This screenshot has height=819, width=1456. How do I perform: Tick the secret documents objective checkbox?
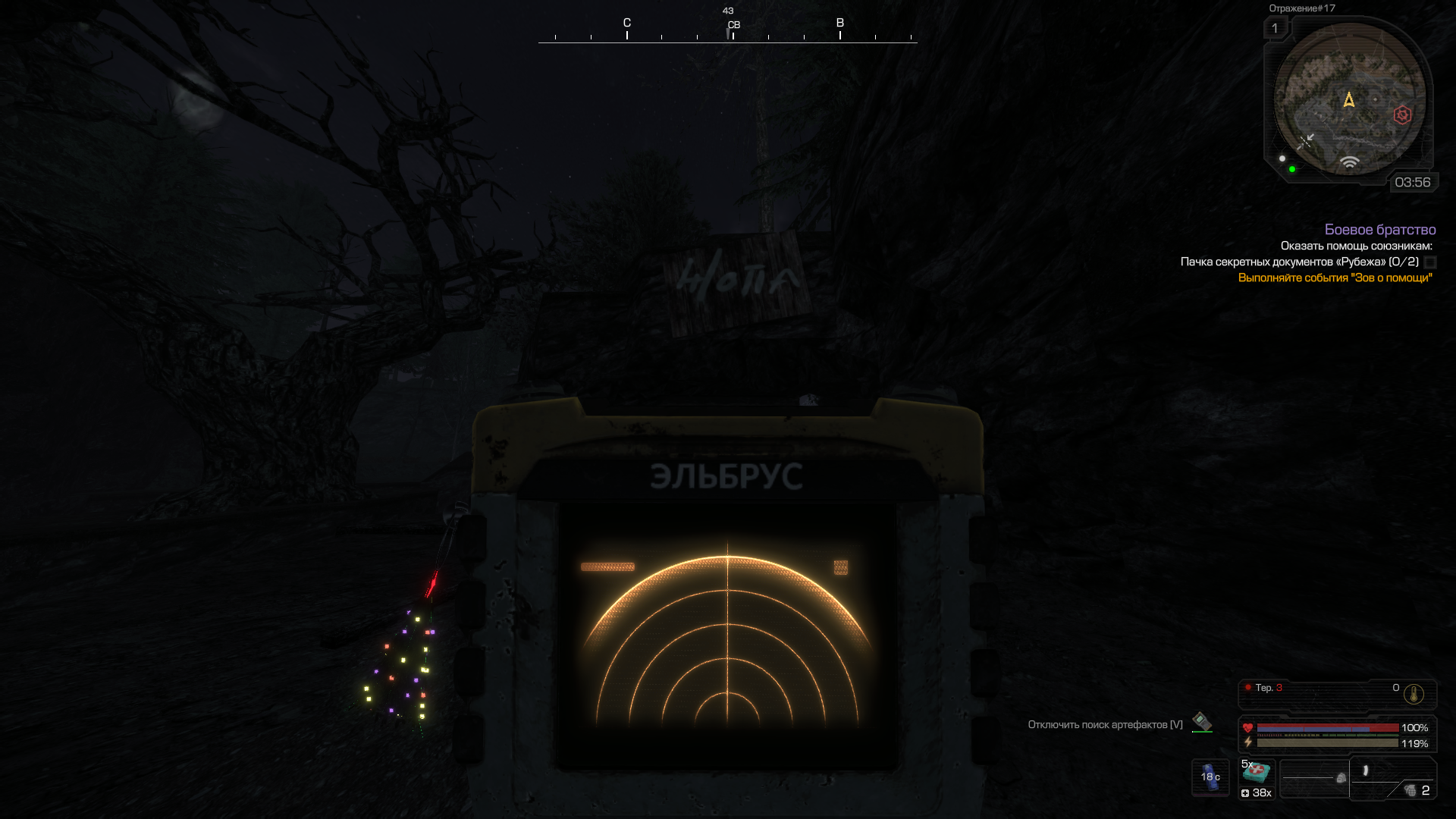pyautogui.click(x=1430, y=262)
